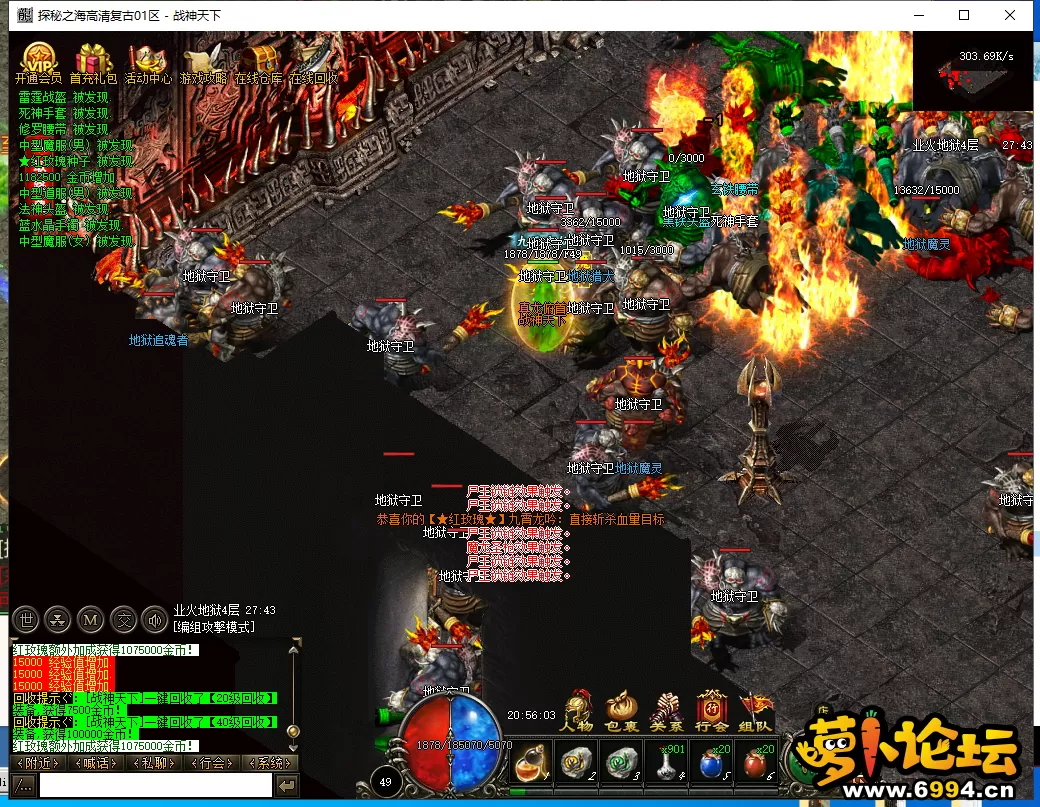The width and height of the screenshot is (1040, 807).
Task: Open the first-recharge gift pack (首充礼包)
Action: 93,60
